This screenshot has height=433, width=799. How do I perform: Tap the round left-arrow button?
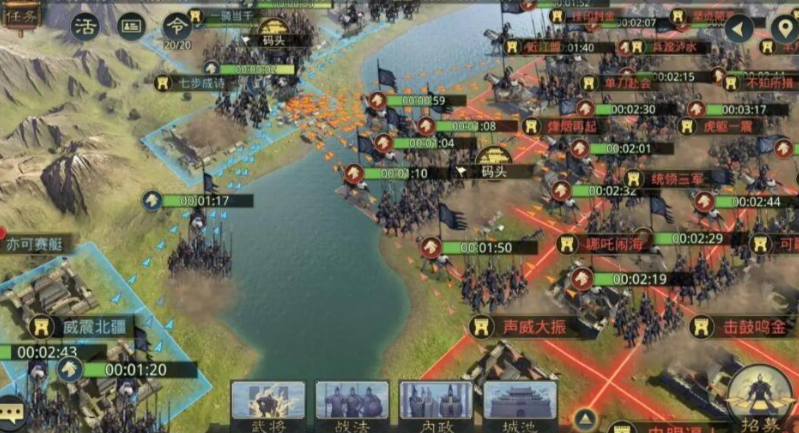740,27
